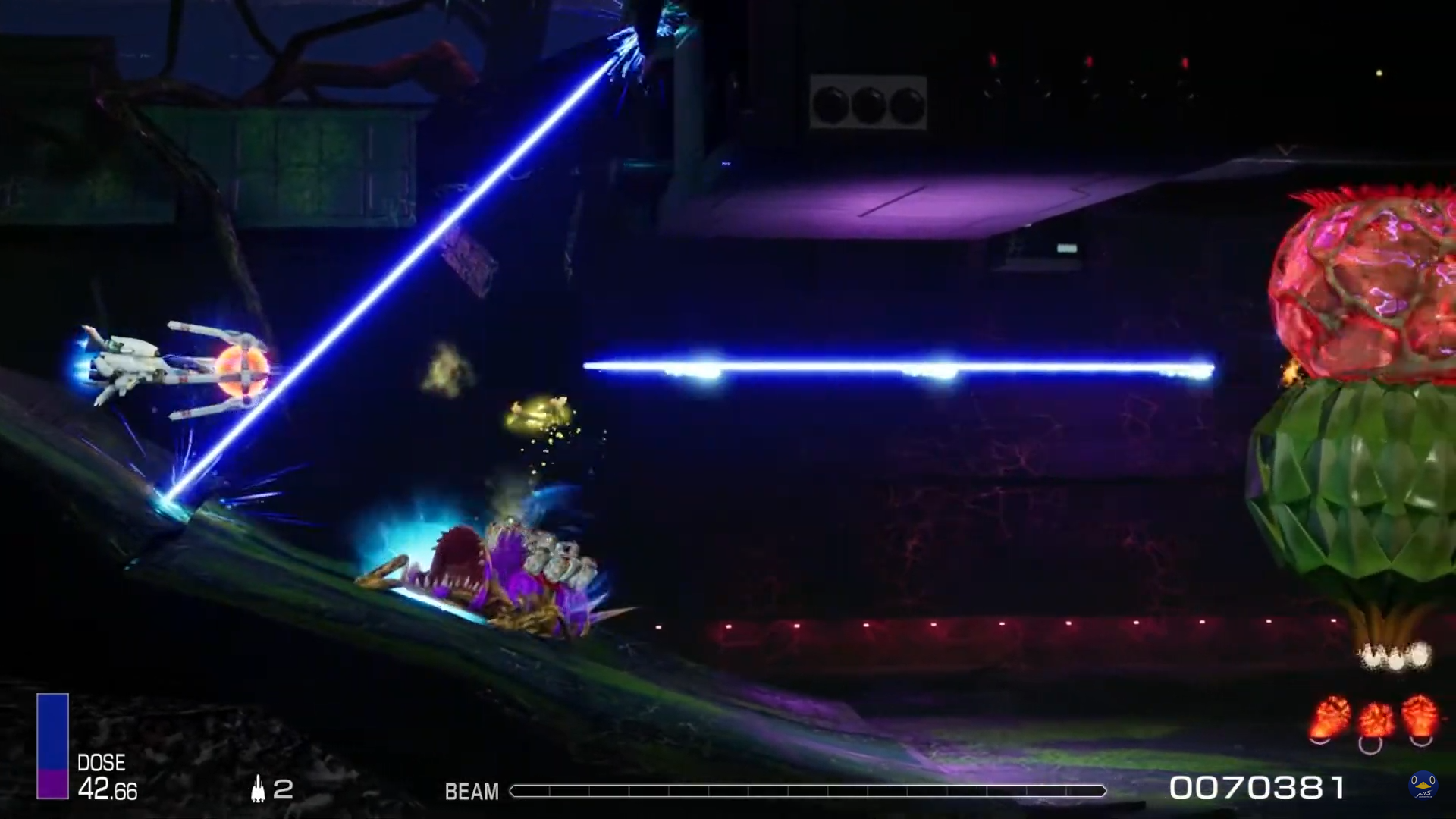Click the DOSE label text
This screenshot has height=819, width=1456.
(103, 763)
